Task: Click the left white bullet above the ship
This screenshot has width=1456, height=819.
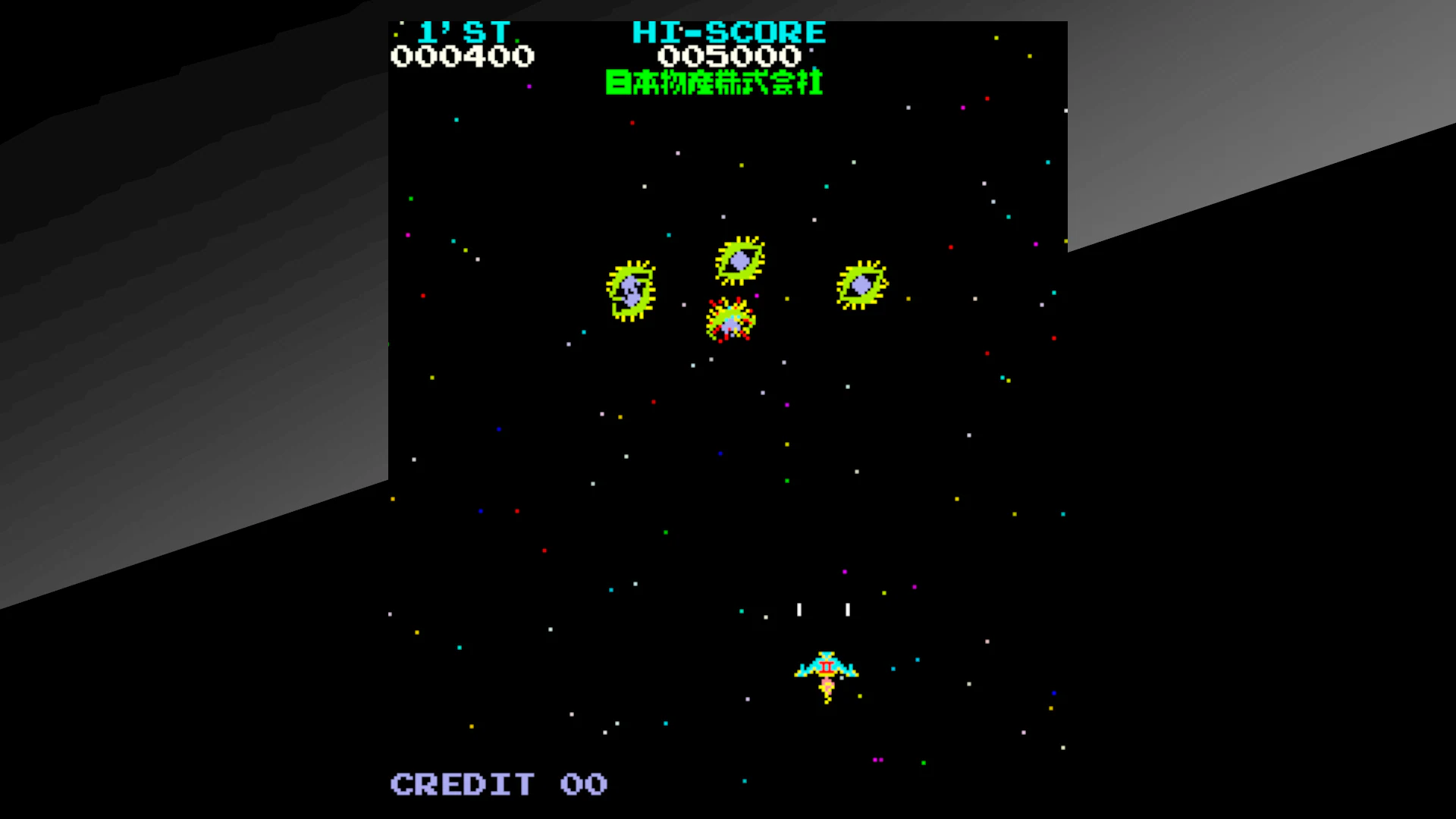Action: (x=799, y=609)
